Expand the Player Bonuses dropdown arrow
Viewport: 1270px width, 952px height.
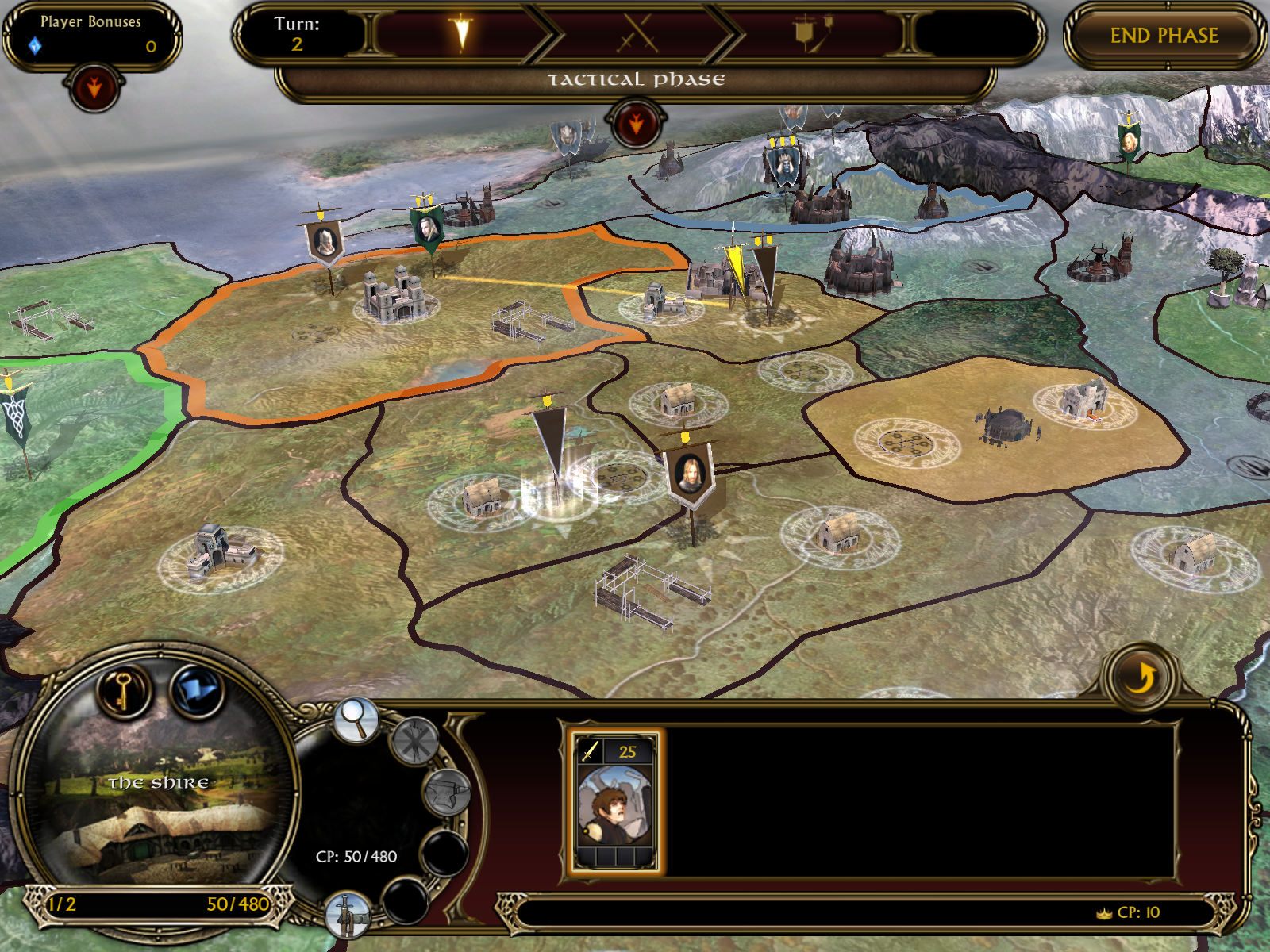tap(94, 87)
